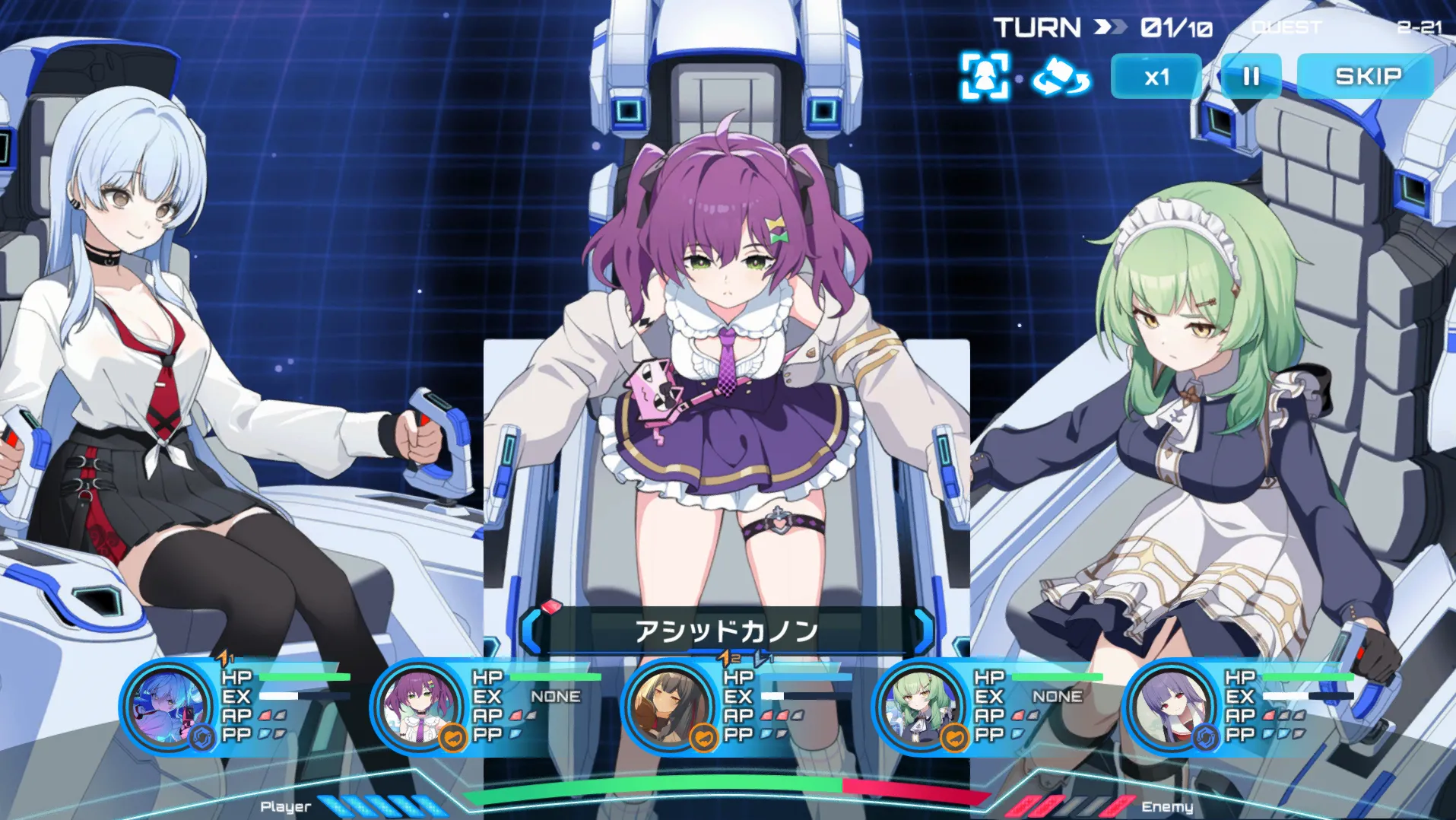Screen dimensions: 1456x820
Task: Toggle the character focus frame icon
Action: click(x=985, y=76)
